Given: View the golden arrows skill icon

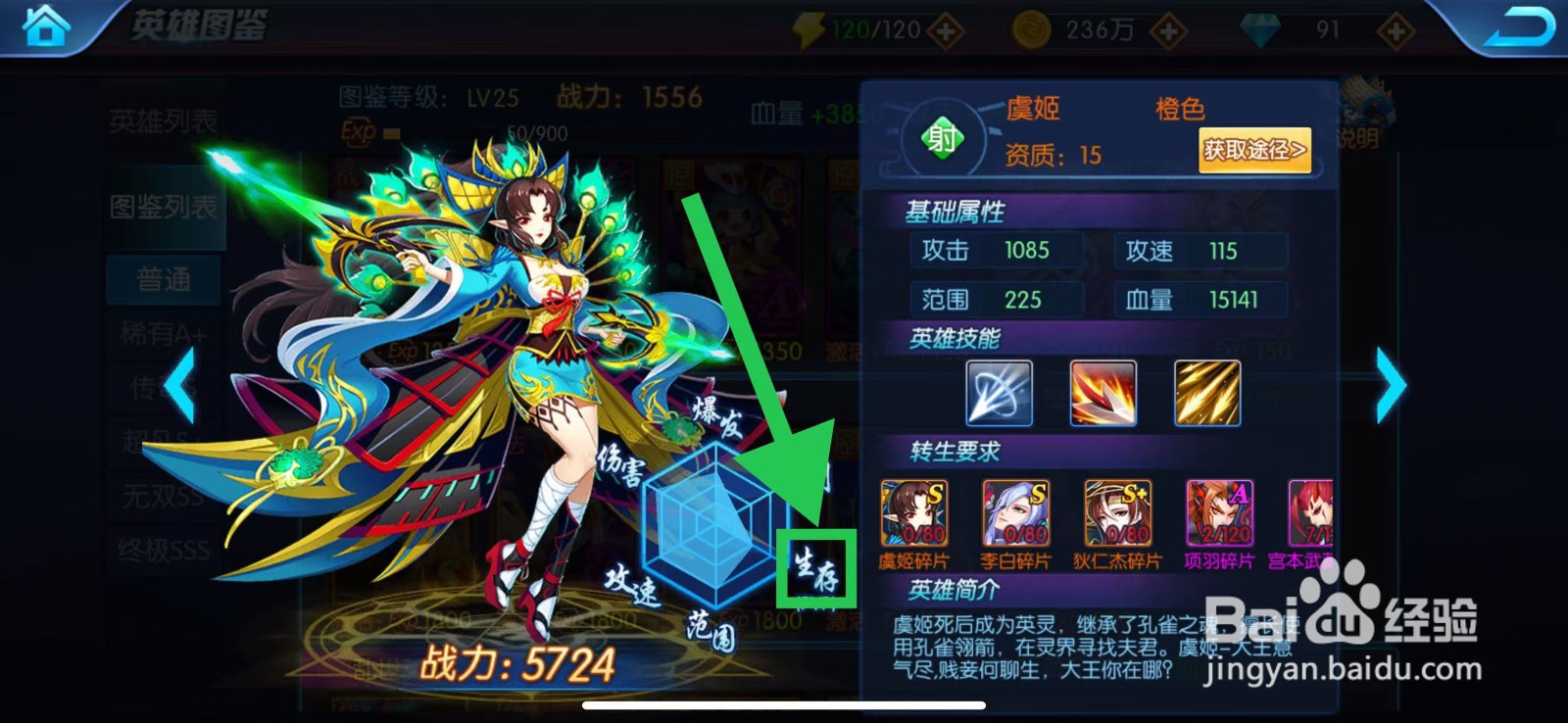Looking at the screenshot, I should tap(1205, 394).
